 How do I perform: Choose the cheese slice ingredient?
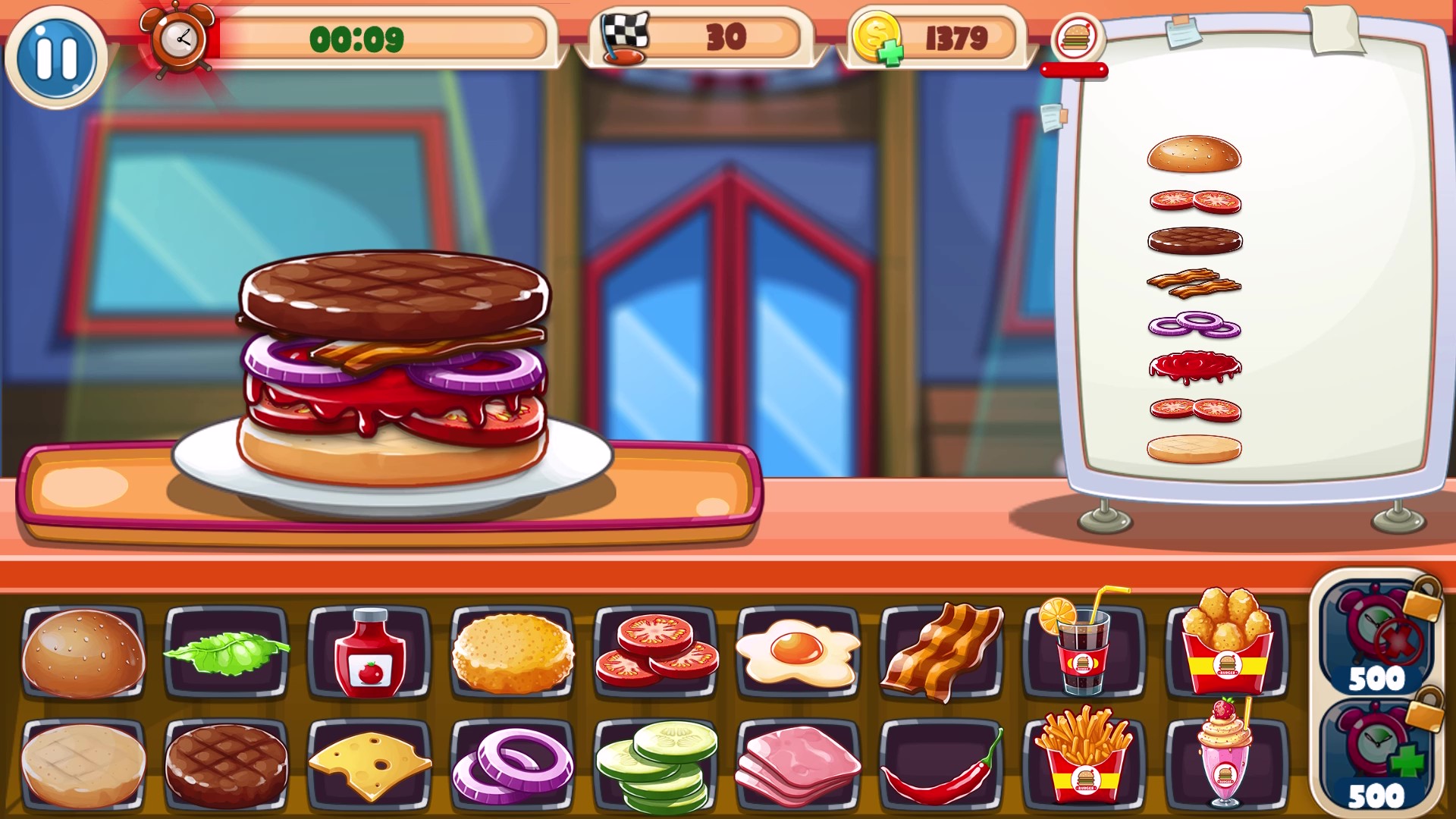369,766
